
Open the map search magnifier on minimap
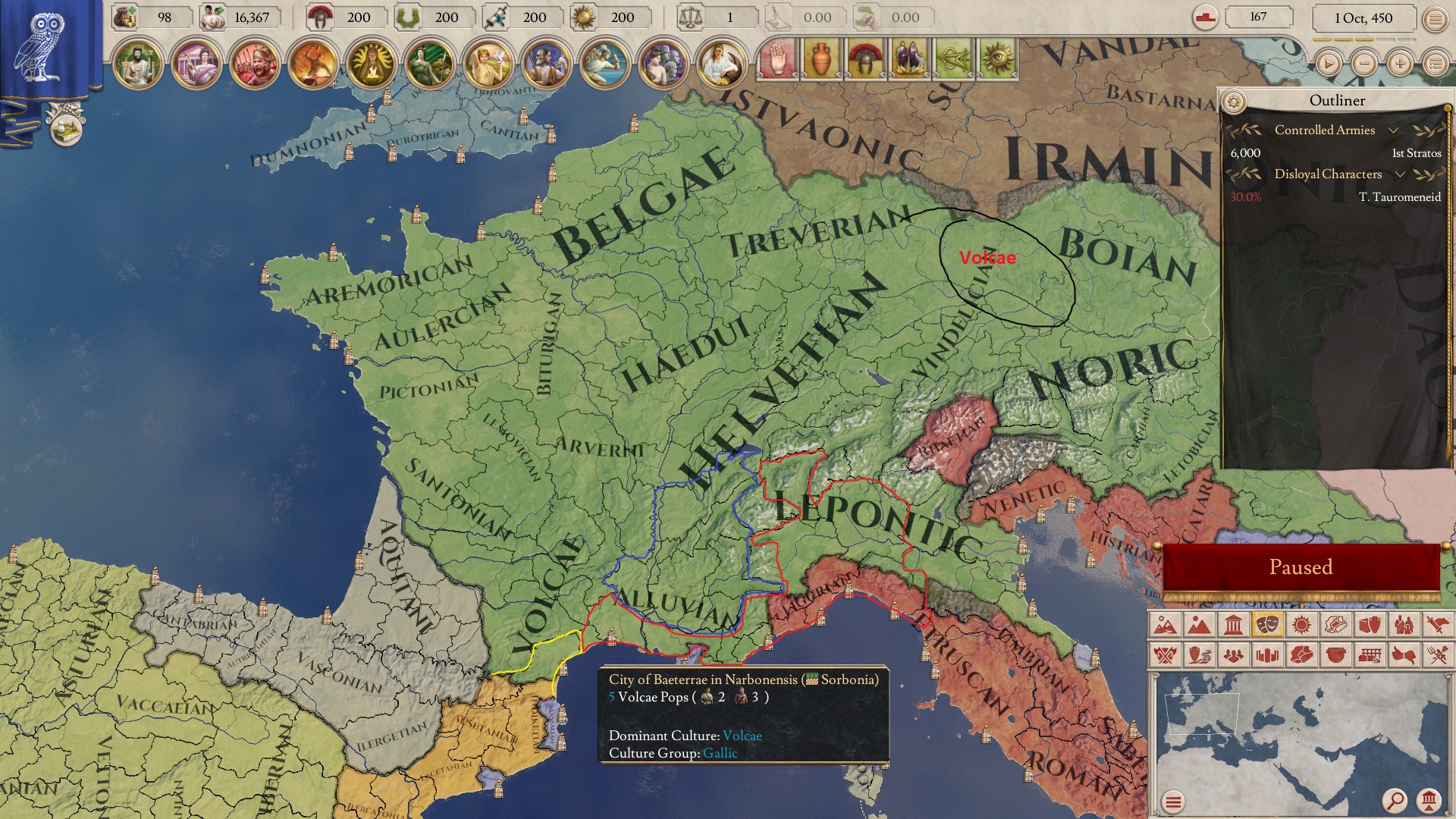(x=1395, y=800)
